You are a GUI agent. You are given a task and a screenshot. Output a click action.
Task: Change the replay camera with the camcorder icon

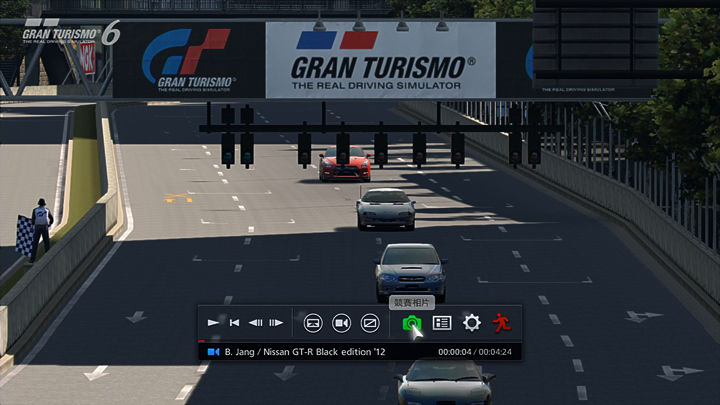pos(341,323)
